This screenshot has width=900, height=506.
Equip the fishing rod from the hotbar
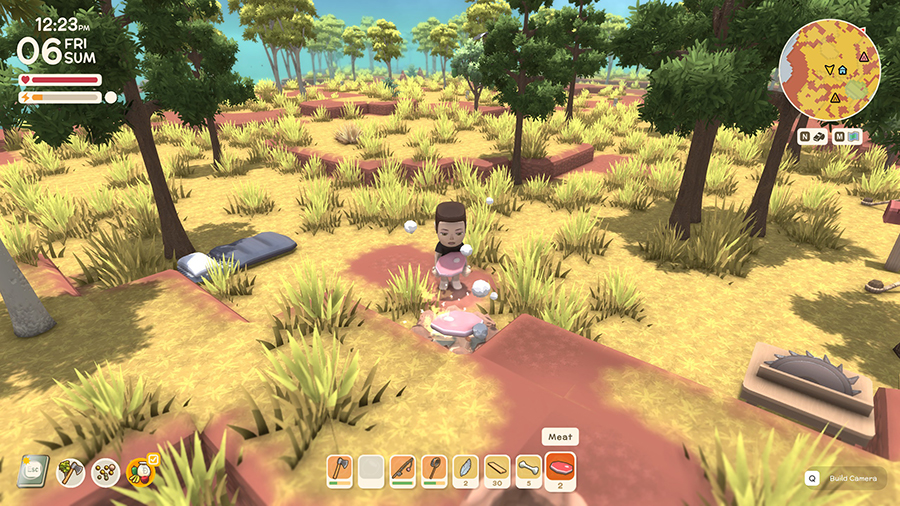pyautogui.click(x=403, y=468)
